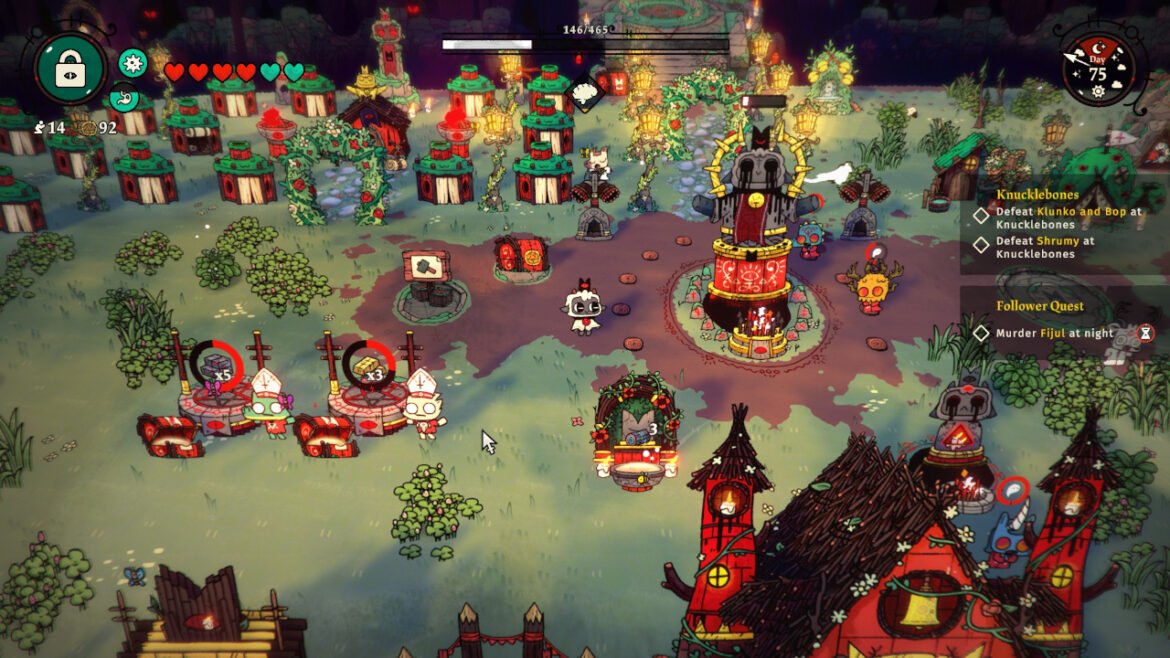1170x658 pixels.
Task: Click the gold coin currency icon
Action: [x=87, y=128]
